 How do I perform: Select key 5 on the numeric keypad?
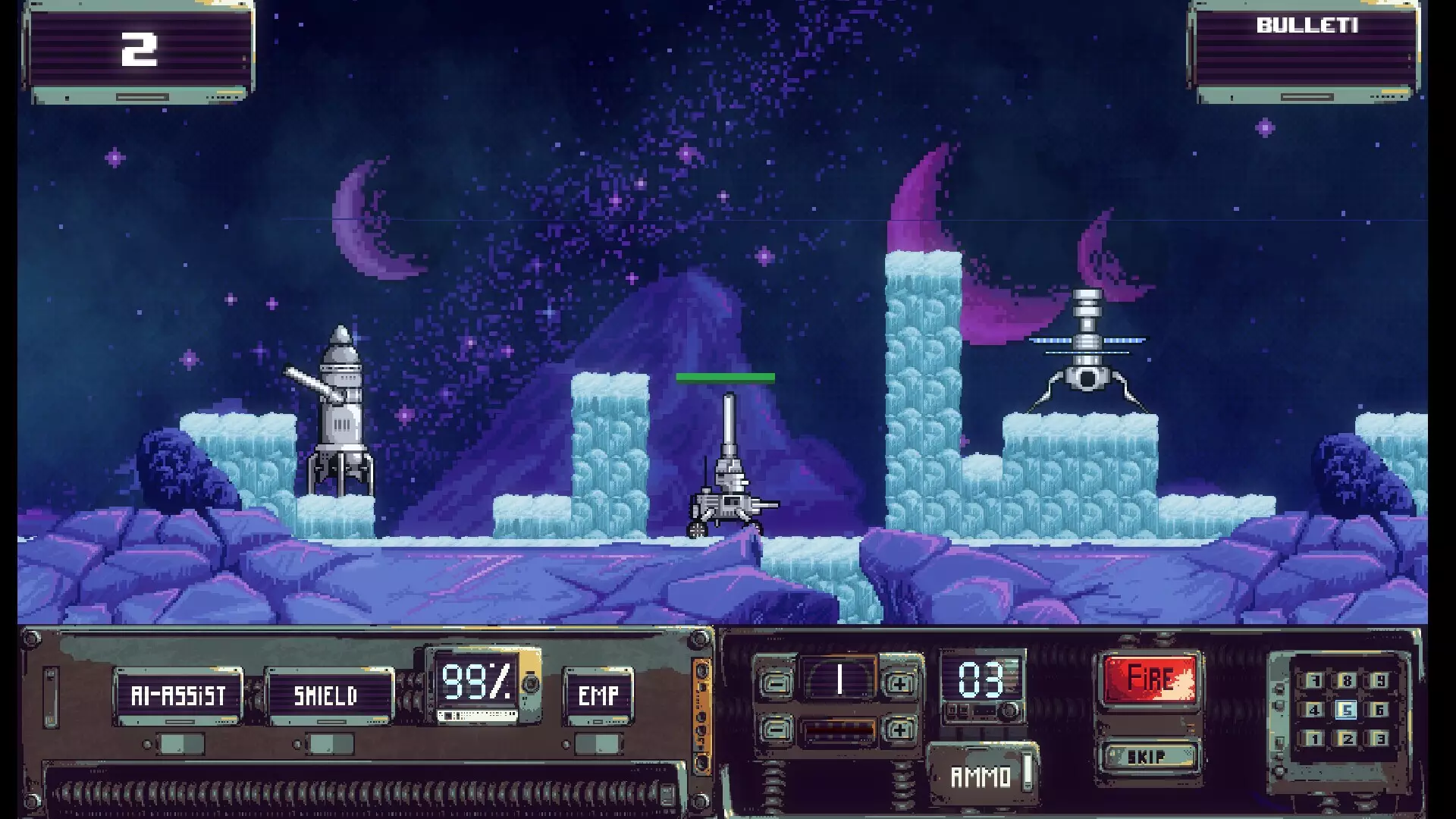[1347, 710]
